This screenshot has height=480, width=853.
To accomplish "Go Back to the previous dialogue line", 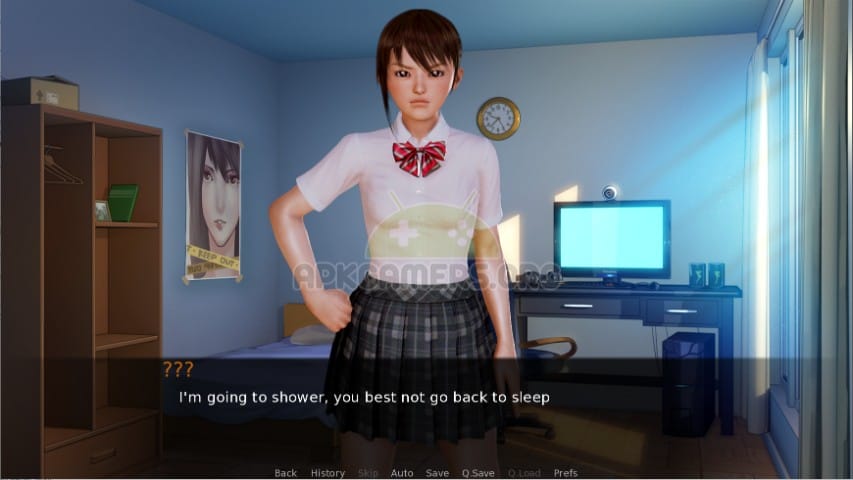I will click(285, 473).
